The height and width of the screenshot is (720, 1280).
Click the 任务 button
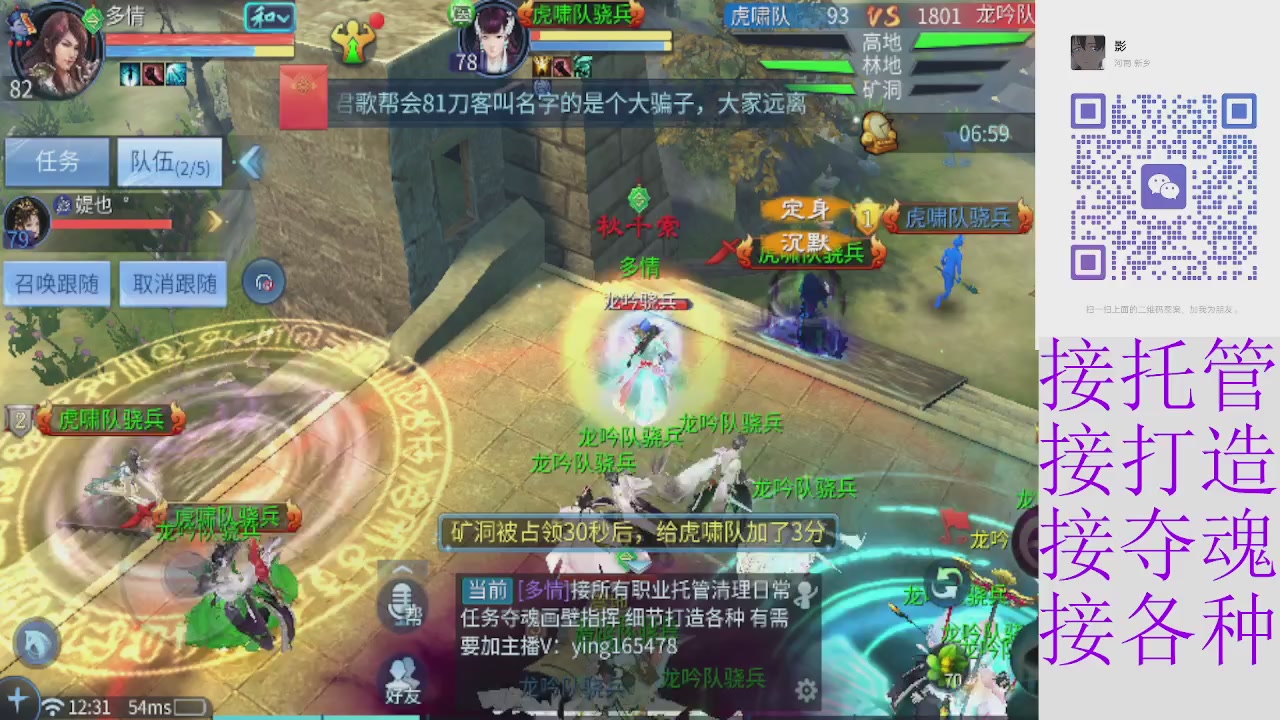pyautogui.click(x=57, y=163)
